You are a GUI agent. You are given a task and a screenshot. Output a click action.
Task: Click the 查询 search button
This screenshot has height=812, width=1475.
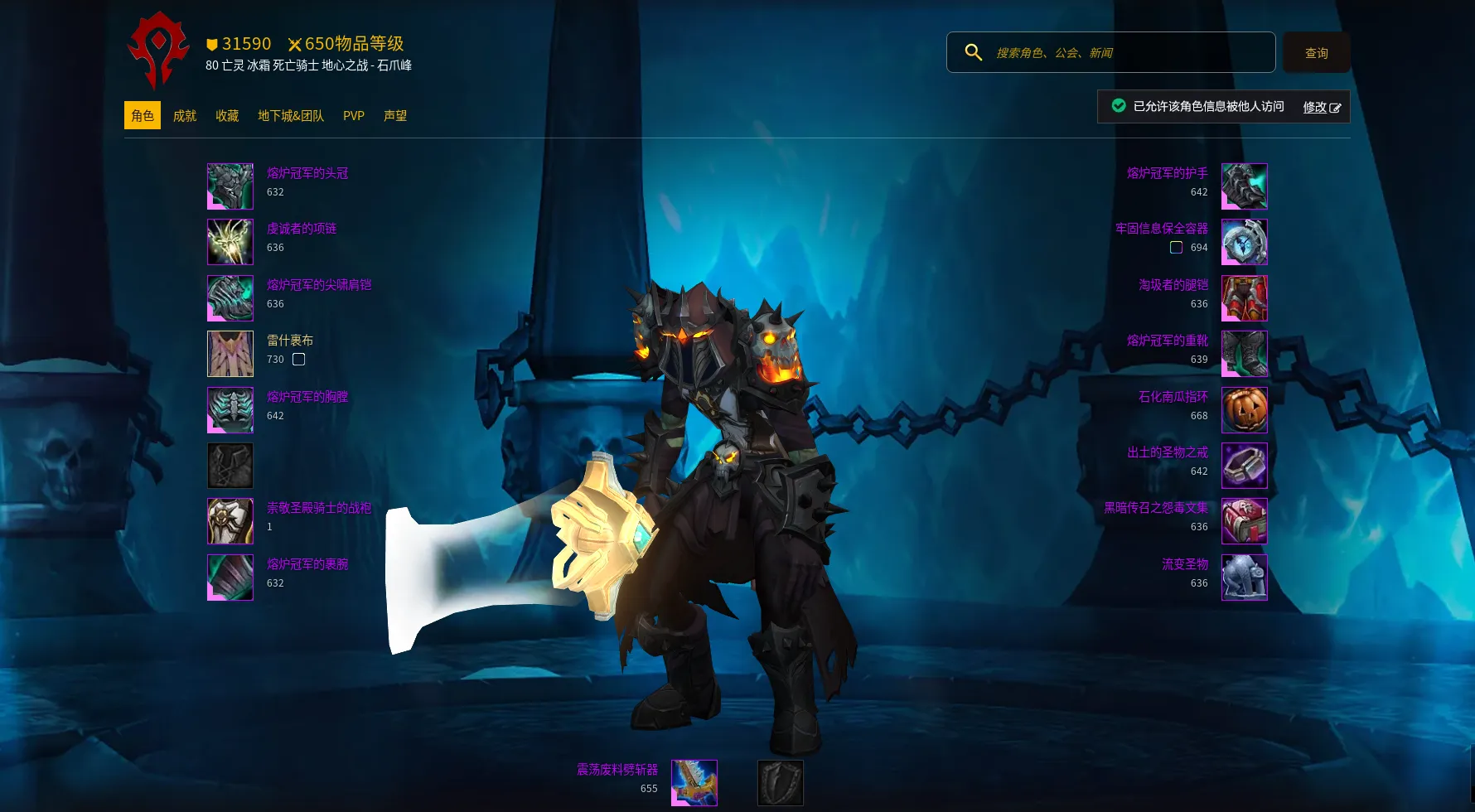(1316, 53)
